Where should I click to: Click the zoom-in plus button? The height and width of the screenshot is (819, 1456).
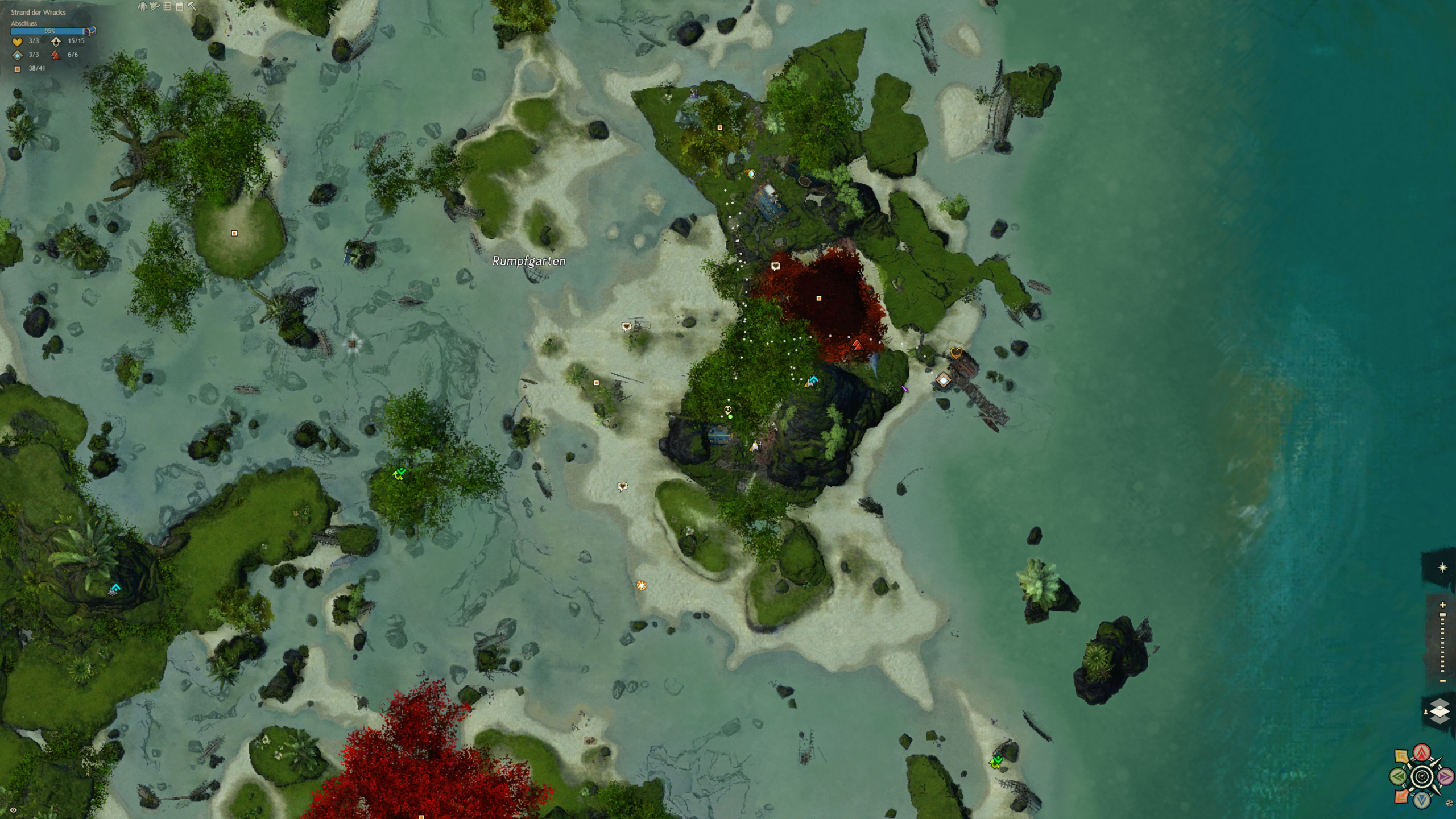(x=1442, y=605)
